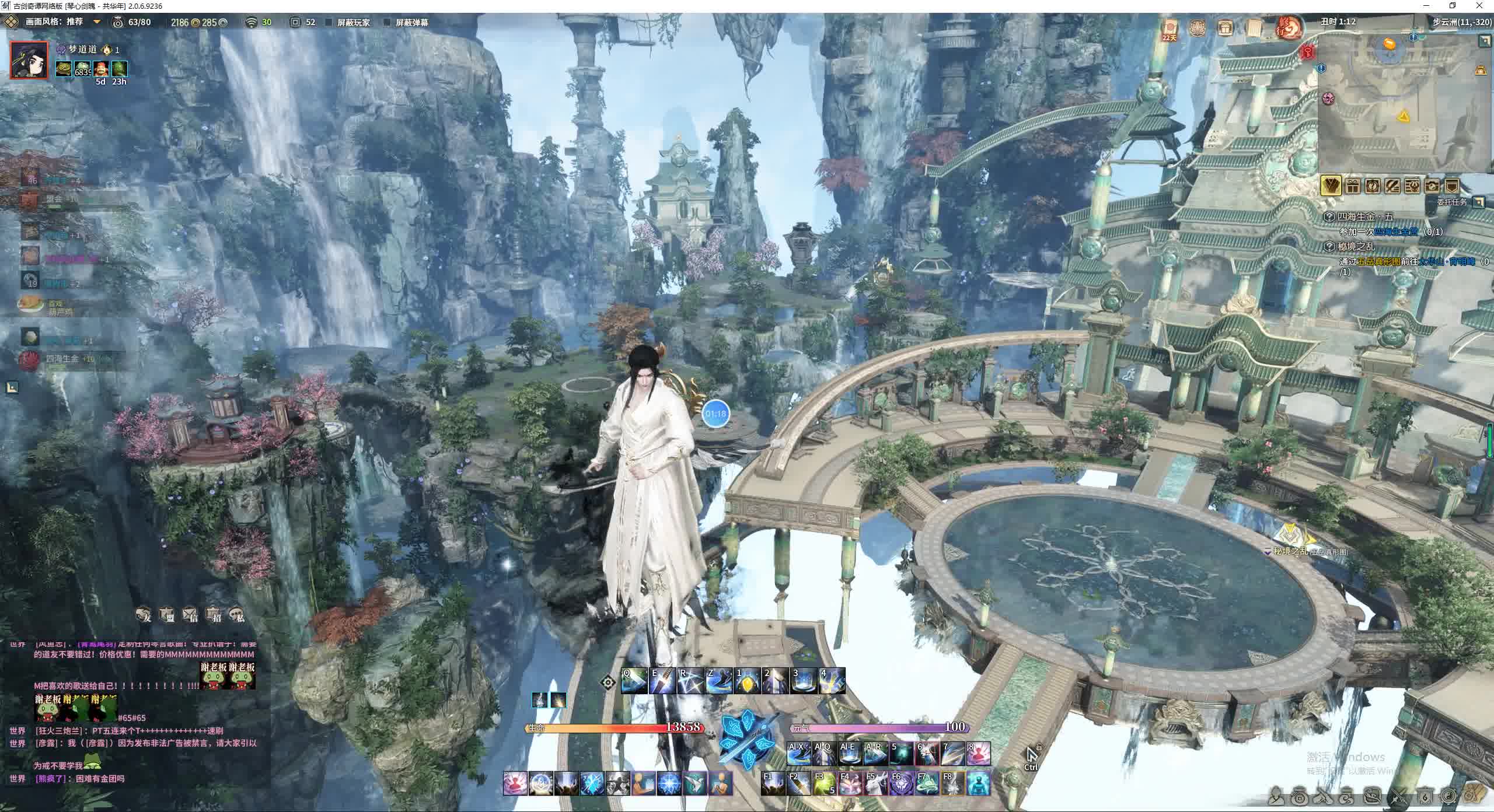1494x812 pixels.
Task: Toggle the highlighted wardrobe icon in quest tracker row
Action: click(1331, 185)
